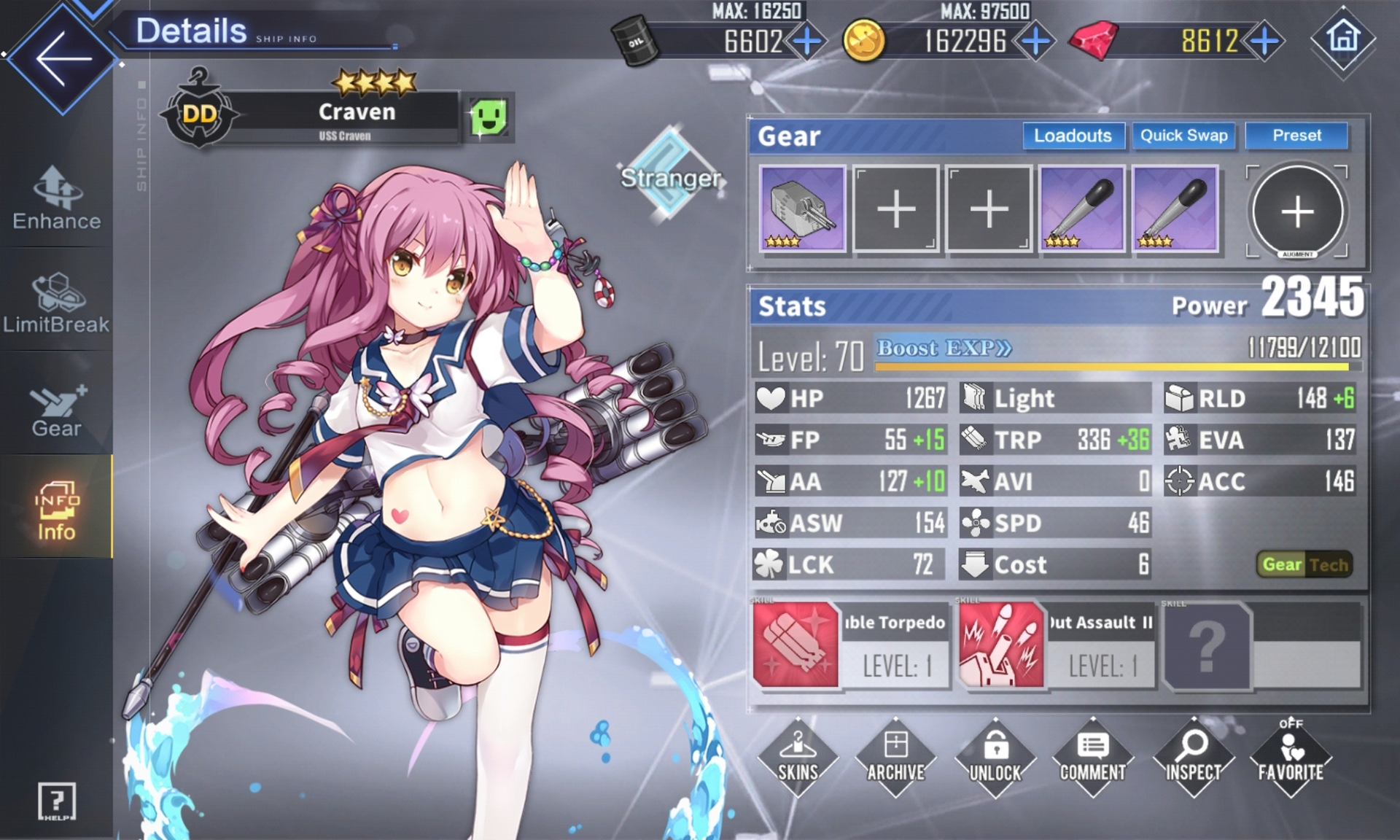Toggle the Unlock padlock button
The width and height of the screenshot is (1400, 840).
[995, 757]
